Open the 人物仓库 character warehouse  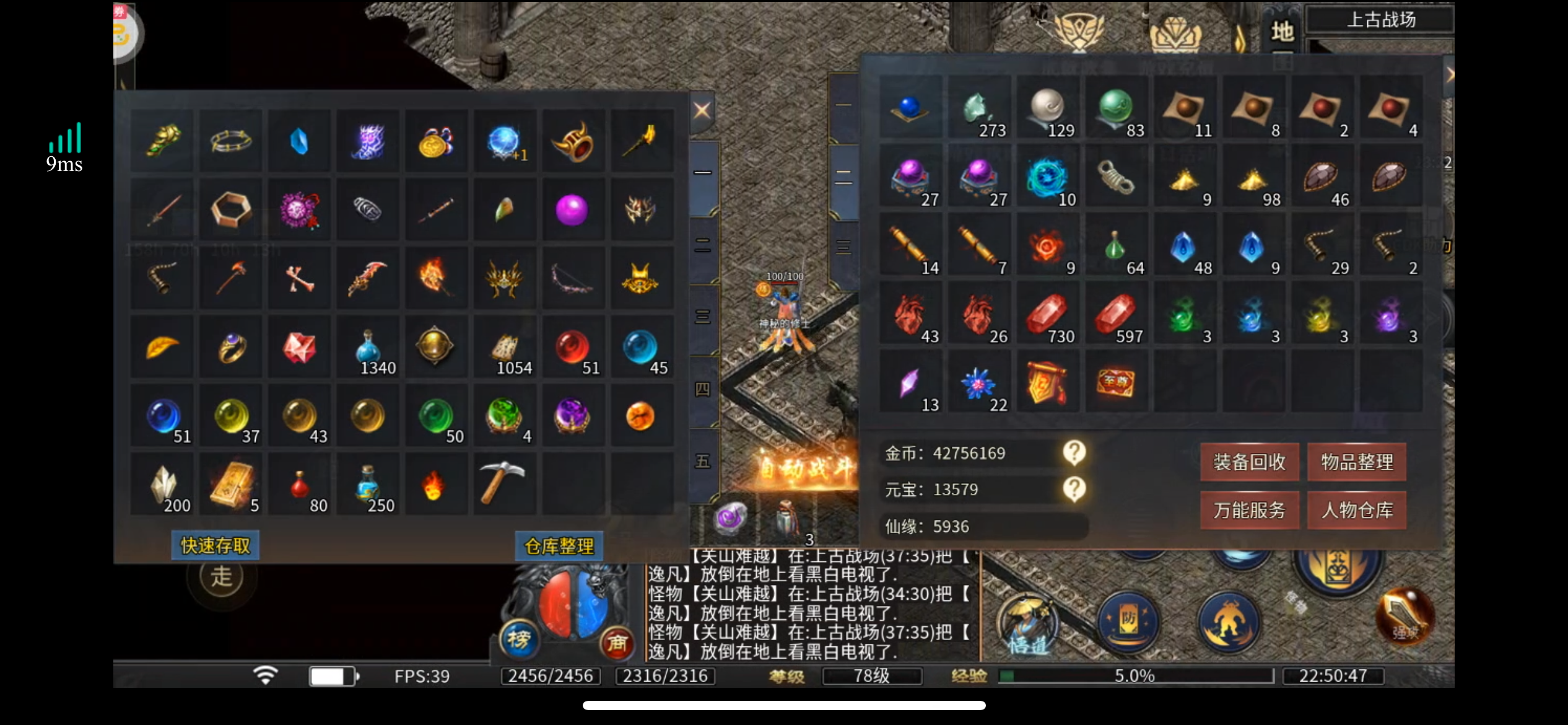[x=1357, y=511]
